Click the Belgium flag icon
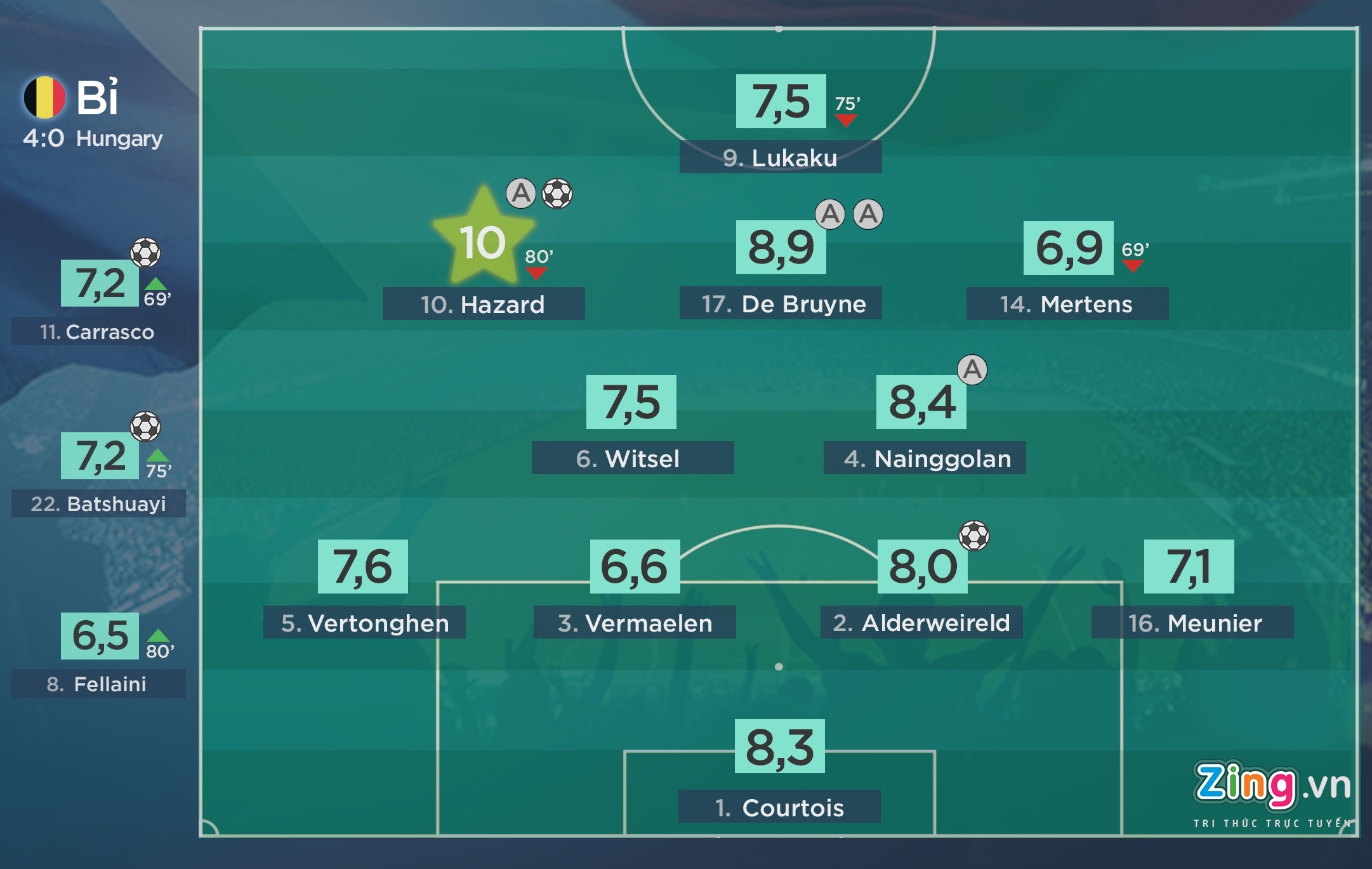Screen dimensions: 1372x869 tap(44, 98)
